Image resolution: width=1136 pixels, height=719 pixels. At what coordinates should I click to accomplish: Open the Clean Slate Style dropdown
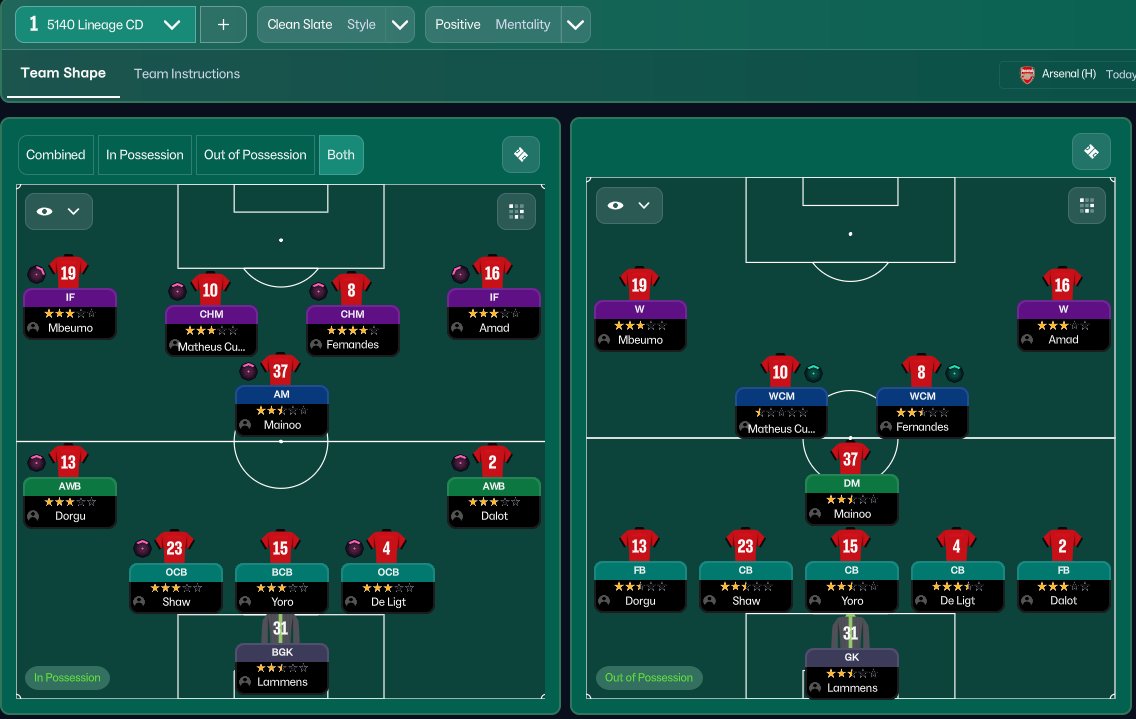[401, 25]
